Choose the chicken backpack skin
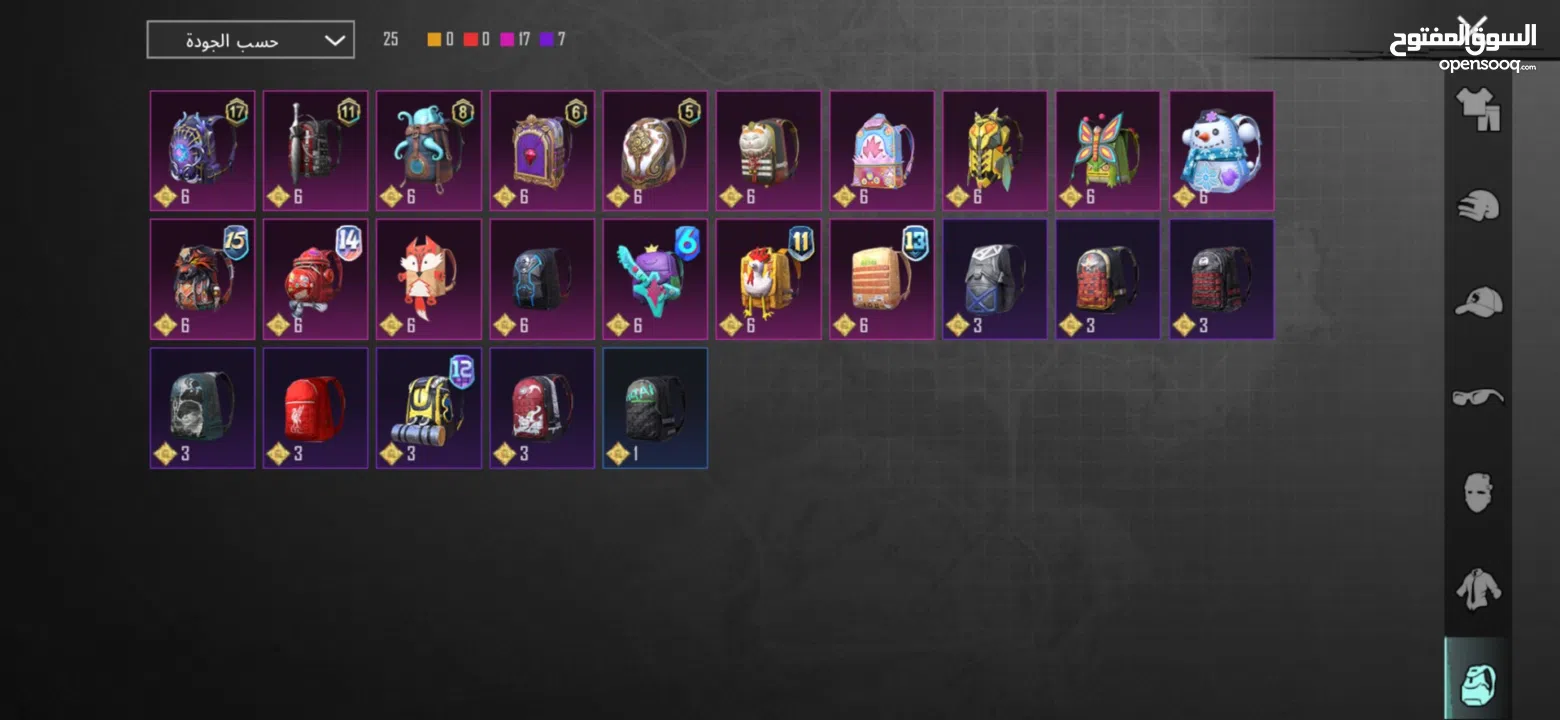Image resolution: width=1560 pixels, height=720 pixels. click(768, 279)
